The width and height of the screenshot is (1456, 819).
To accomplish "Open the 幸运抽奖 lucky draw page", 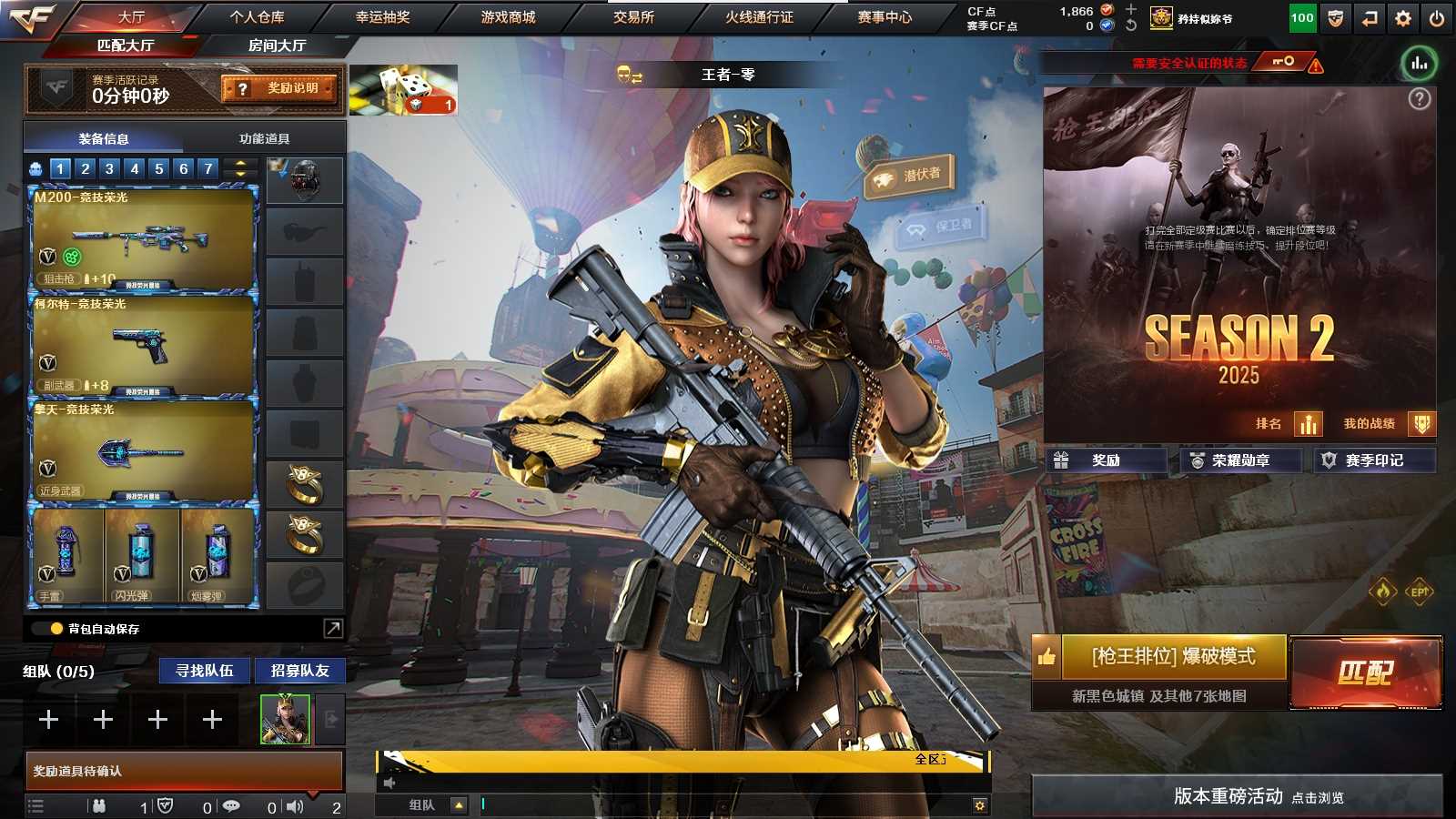I will tap(382, 16).
